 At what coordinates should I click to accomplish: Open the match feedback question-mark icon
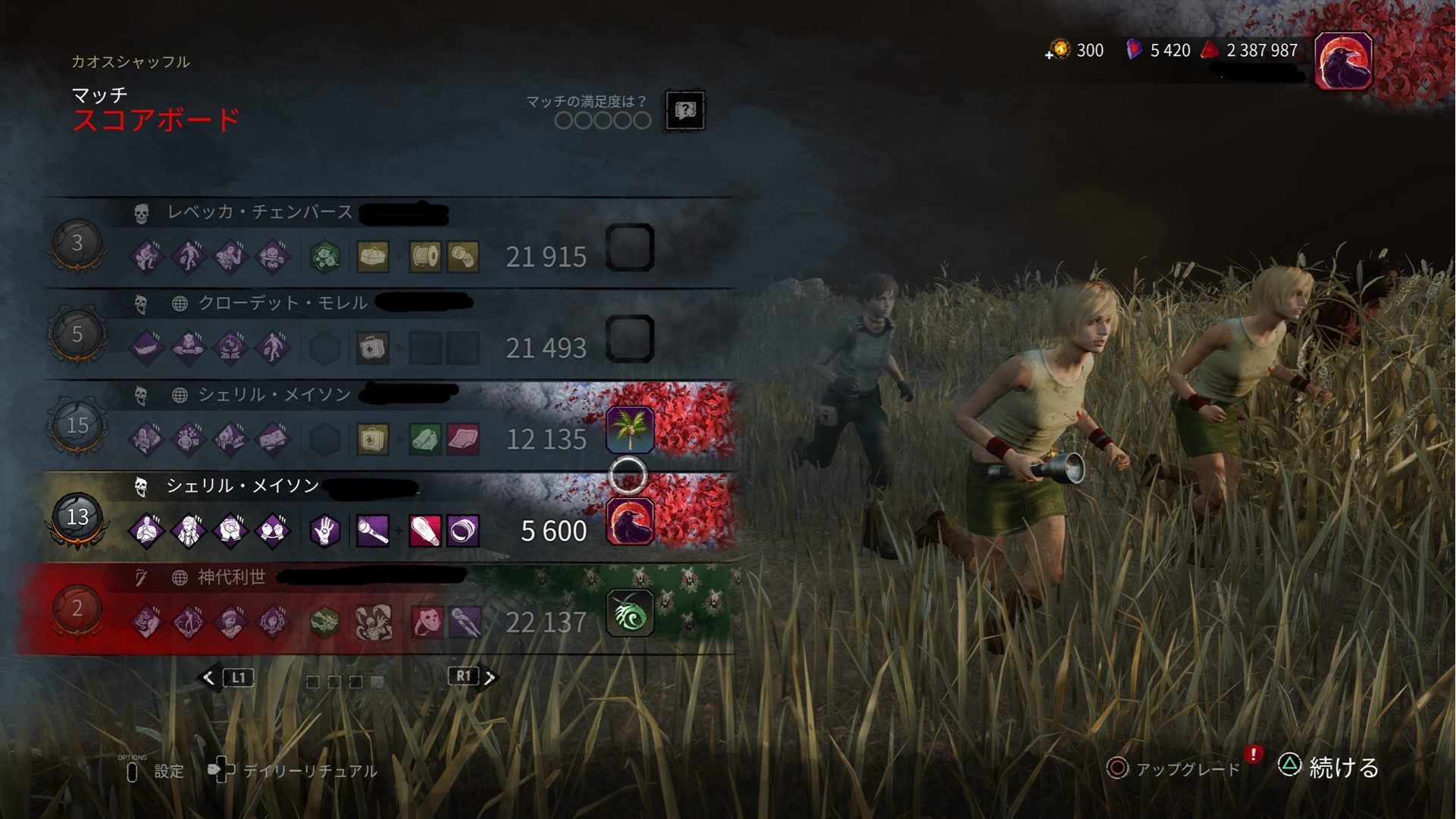pos(684,111)
